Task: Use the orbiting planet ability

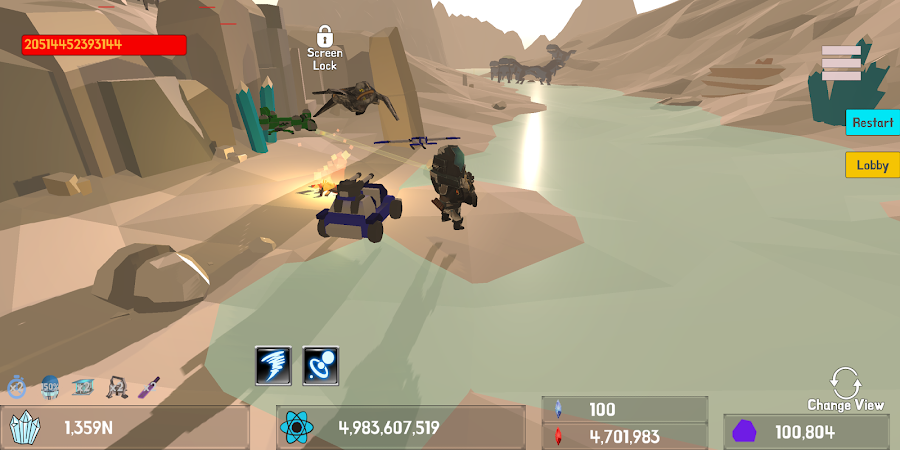Action: click(x=321, y=365)
